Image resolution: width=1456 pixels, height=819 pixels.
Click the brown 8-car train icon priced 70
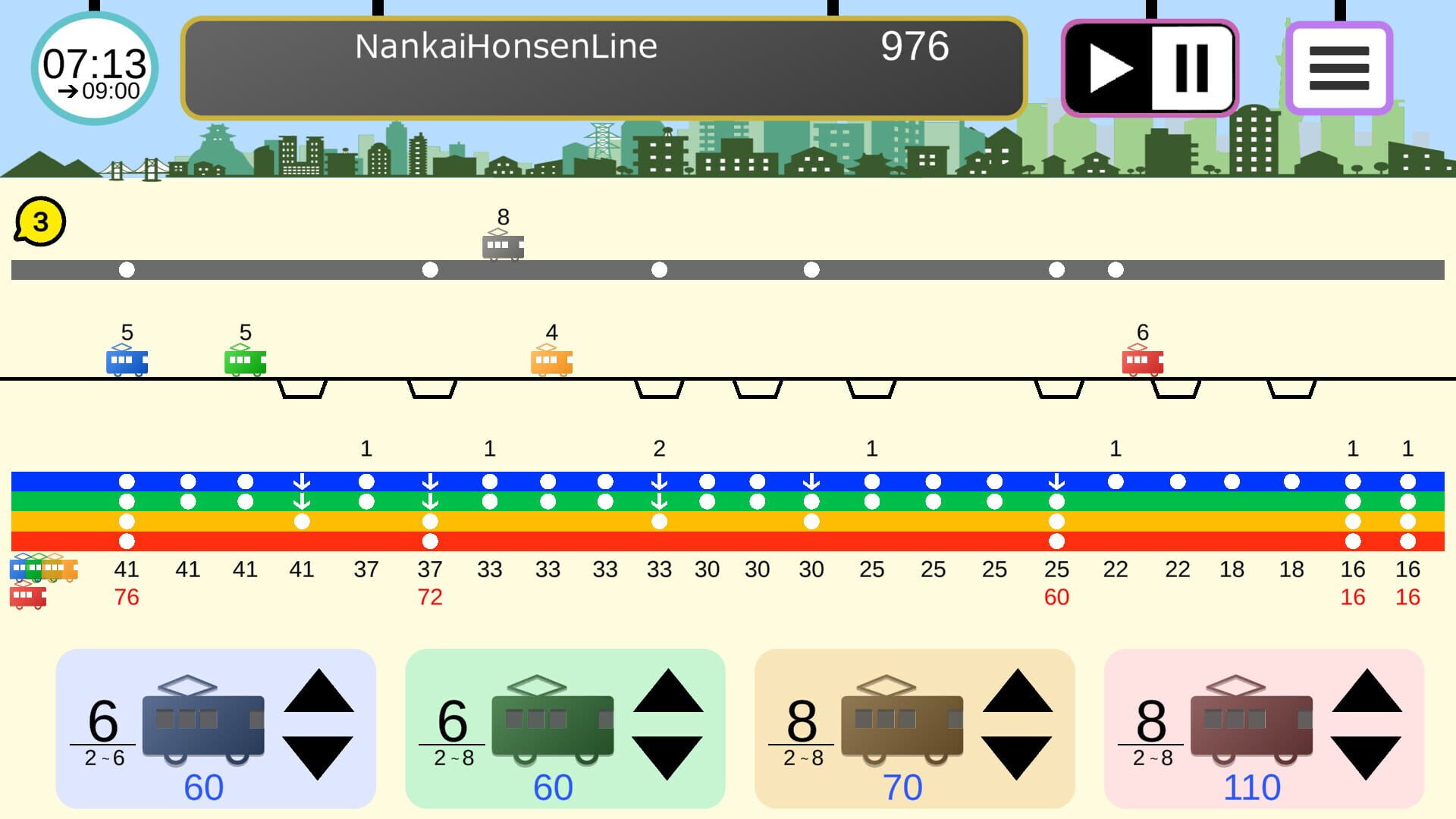[x=902, y=724]
